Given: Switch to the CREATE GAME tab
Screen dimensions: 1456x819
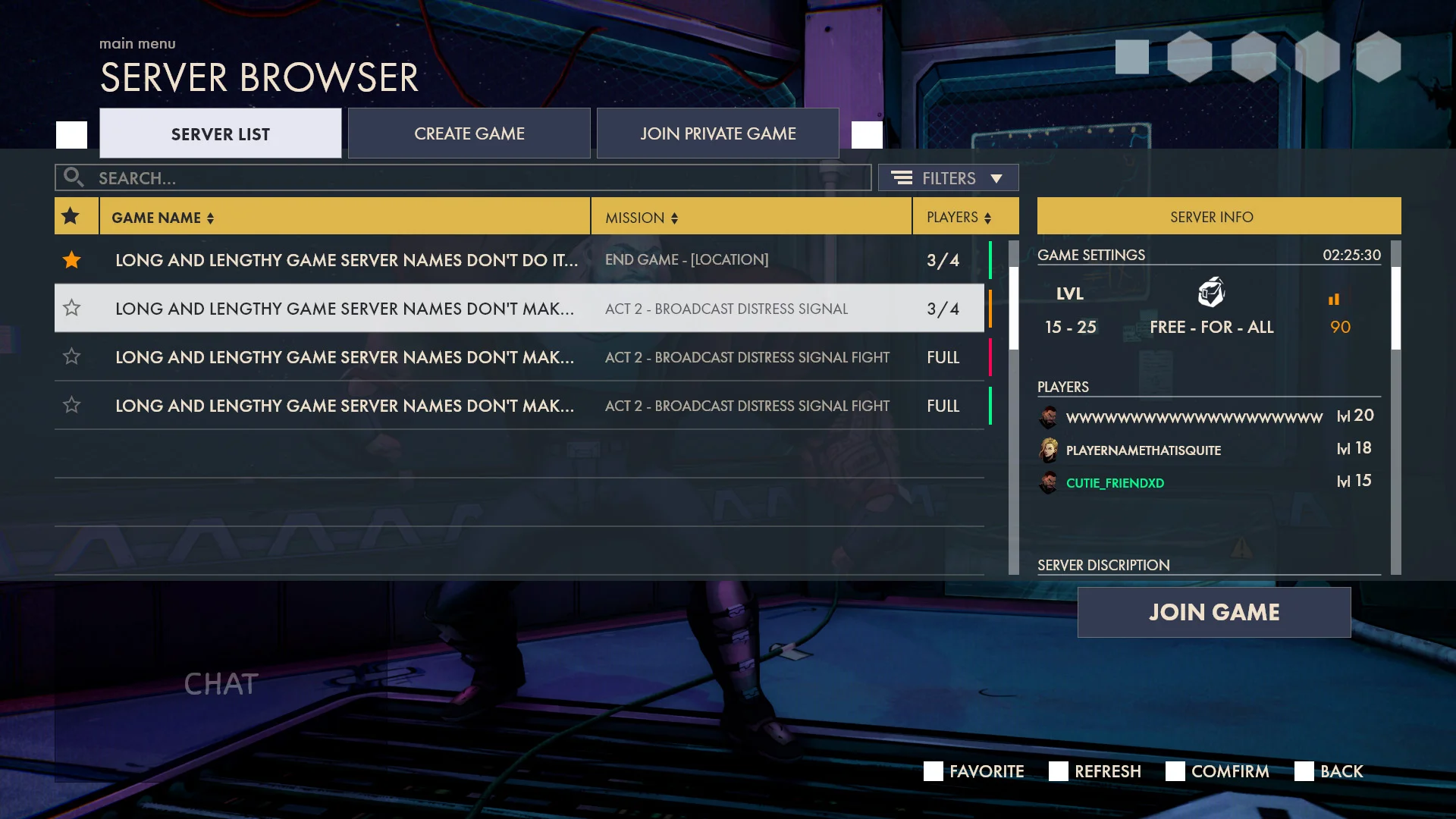Looking at the screenshot, I should tap(469, 133).
